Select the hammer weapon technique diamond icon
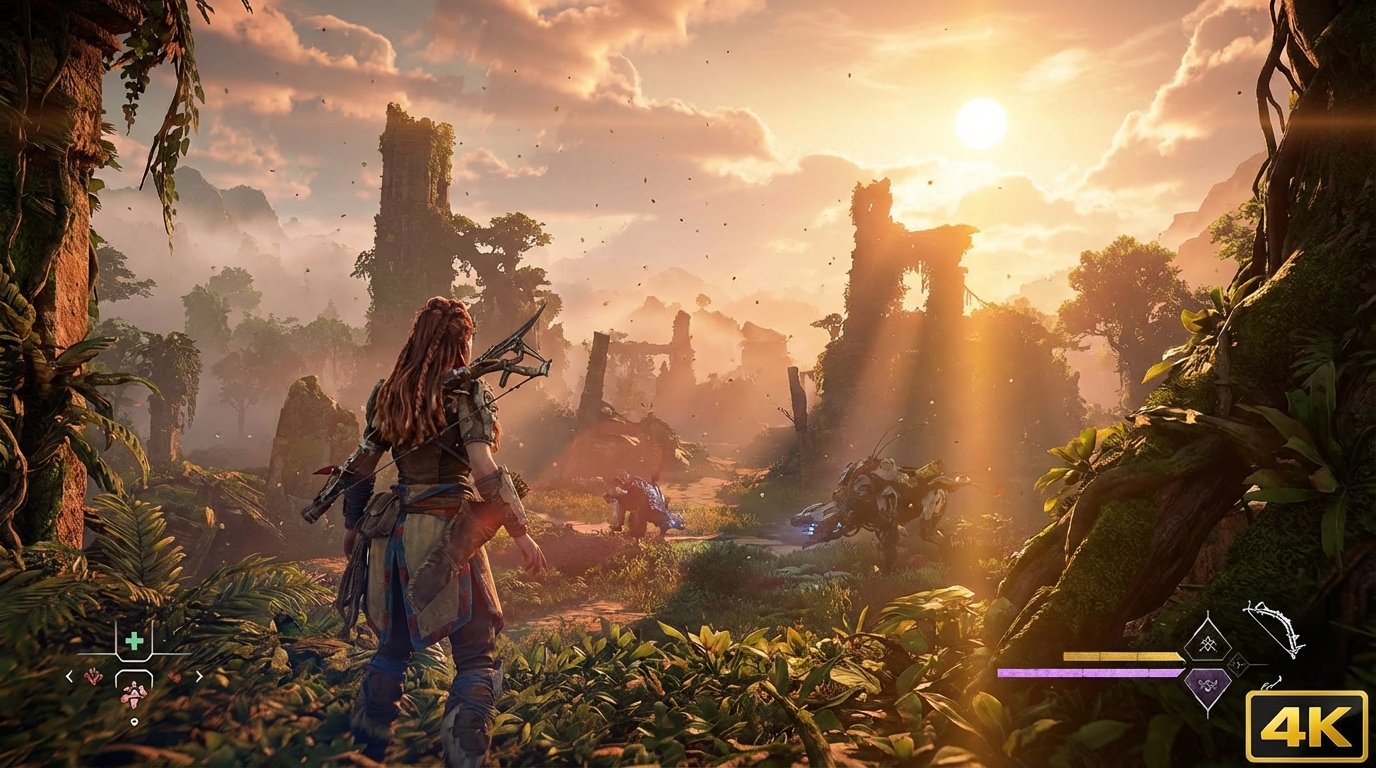Viewport: 1376px width, 768px height. coord(1209,644)
